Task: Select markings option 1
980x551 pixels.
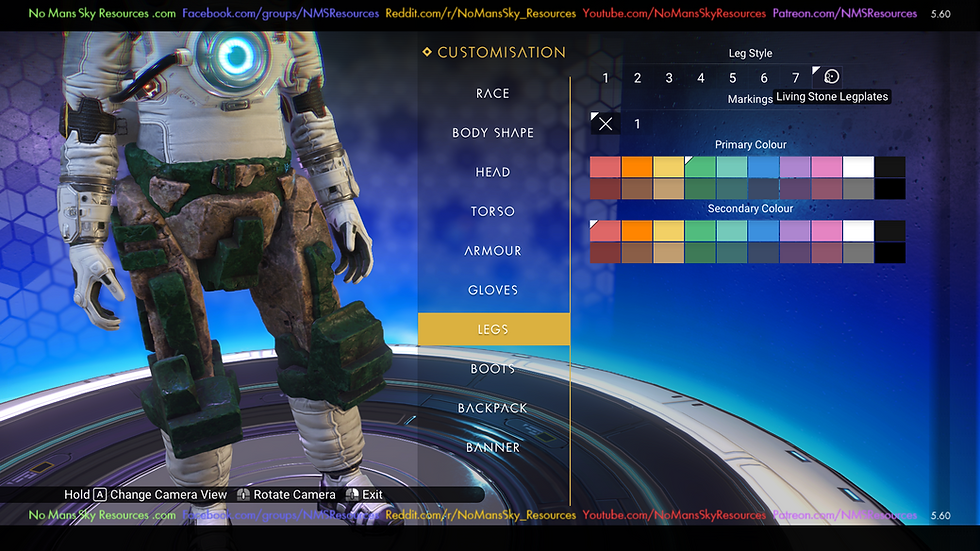Action: click(x=638, y=124)
